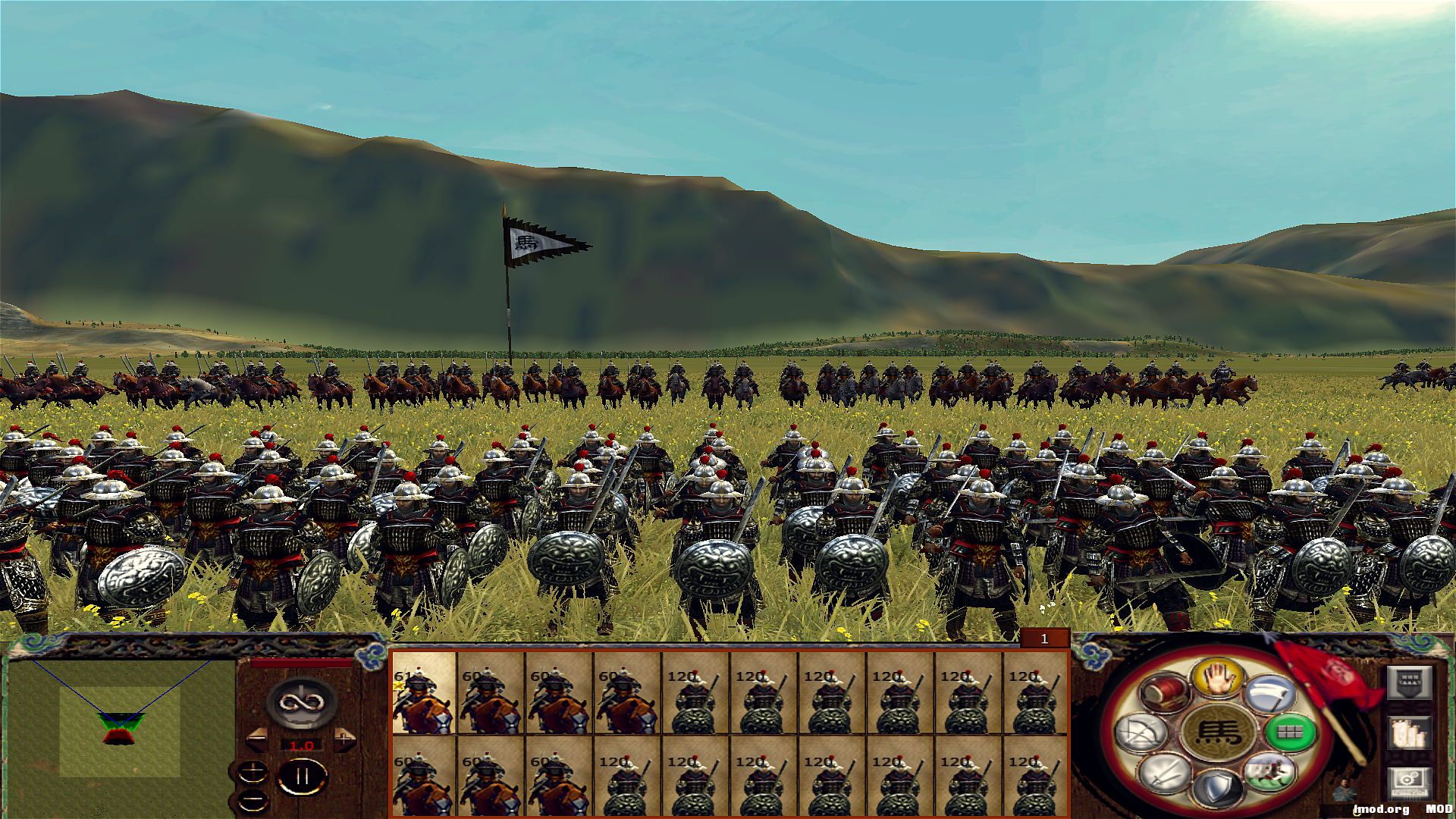Image resolution: width=1456 pixels, height=819 pixels.
Task: Click the infinity loop camera icon
Action: (300, 704)
